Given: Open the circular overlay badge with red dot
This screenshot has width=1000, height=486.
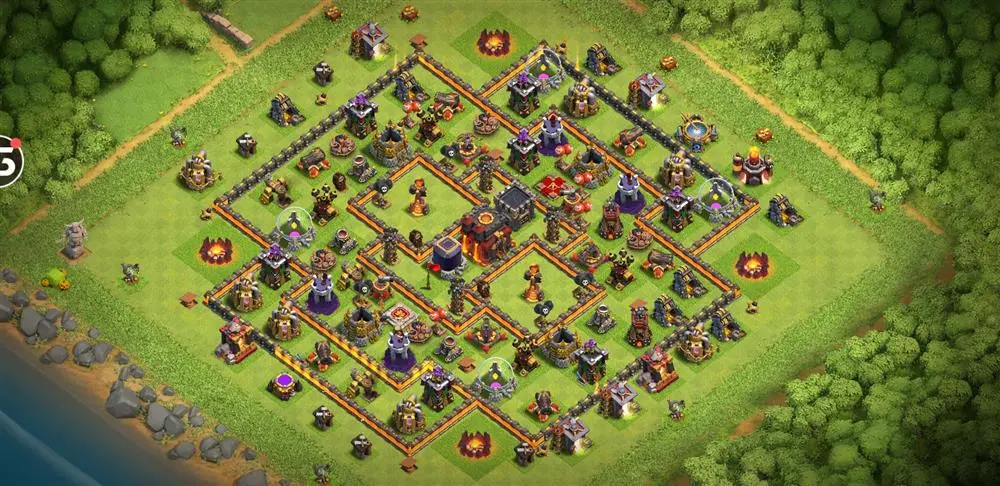Looking at the screenshot, I should click(x=8, y=161).
